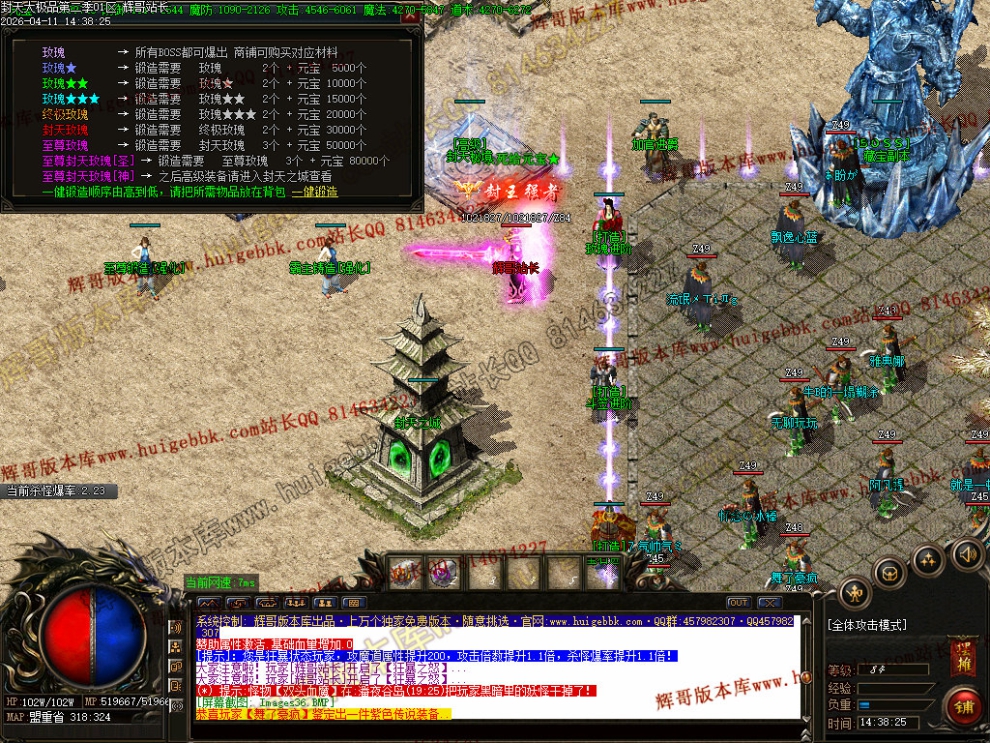Click the X button beside OUT
Screen dimensions: 990x743
tap(768, 603)
